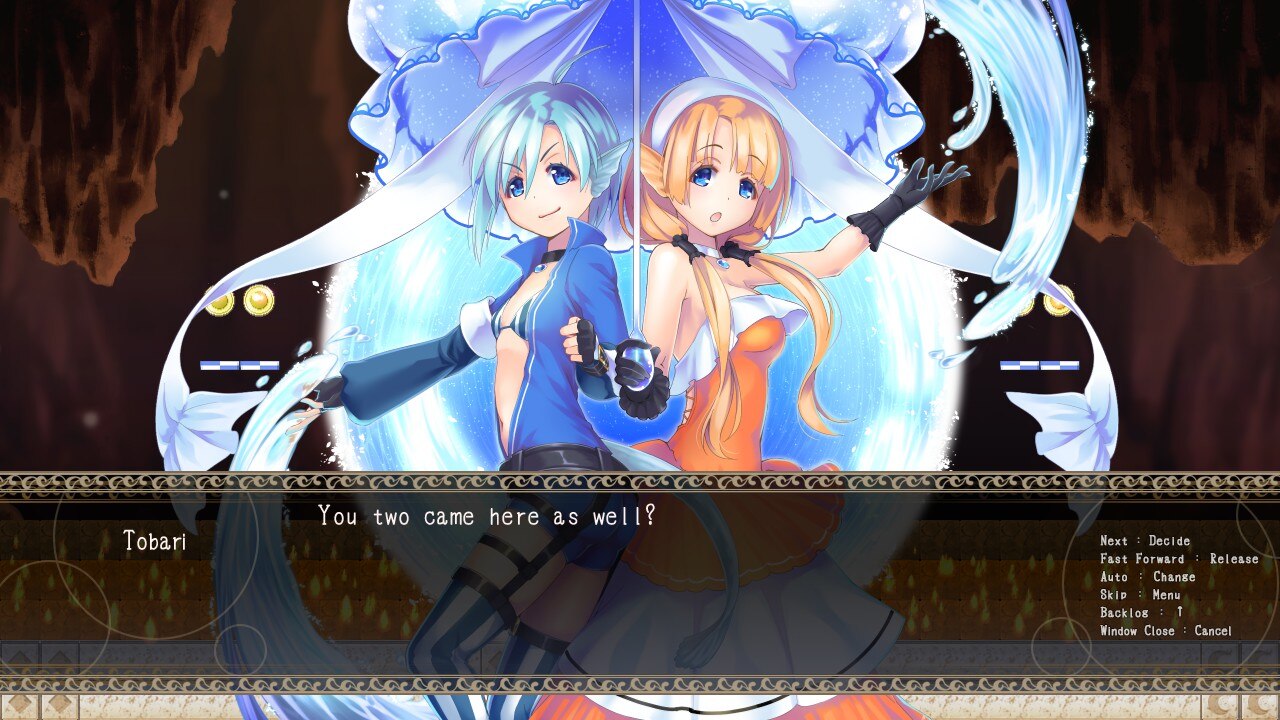Click the second gold coin on the upper left
Viewport: 1280px width, 720px height.
257,301
